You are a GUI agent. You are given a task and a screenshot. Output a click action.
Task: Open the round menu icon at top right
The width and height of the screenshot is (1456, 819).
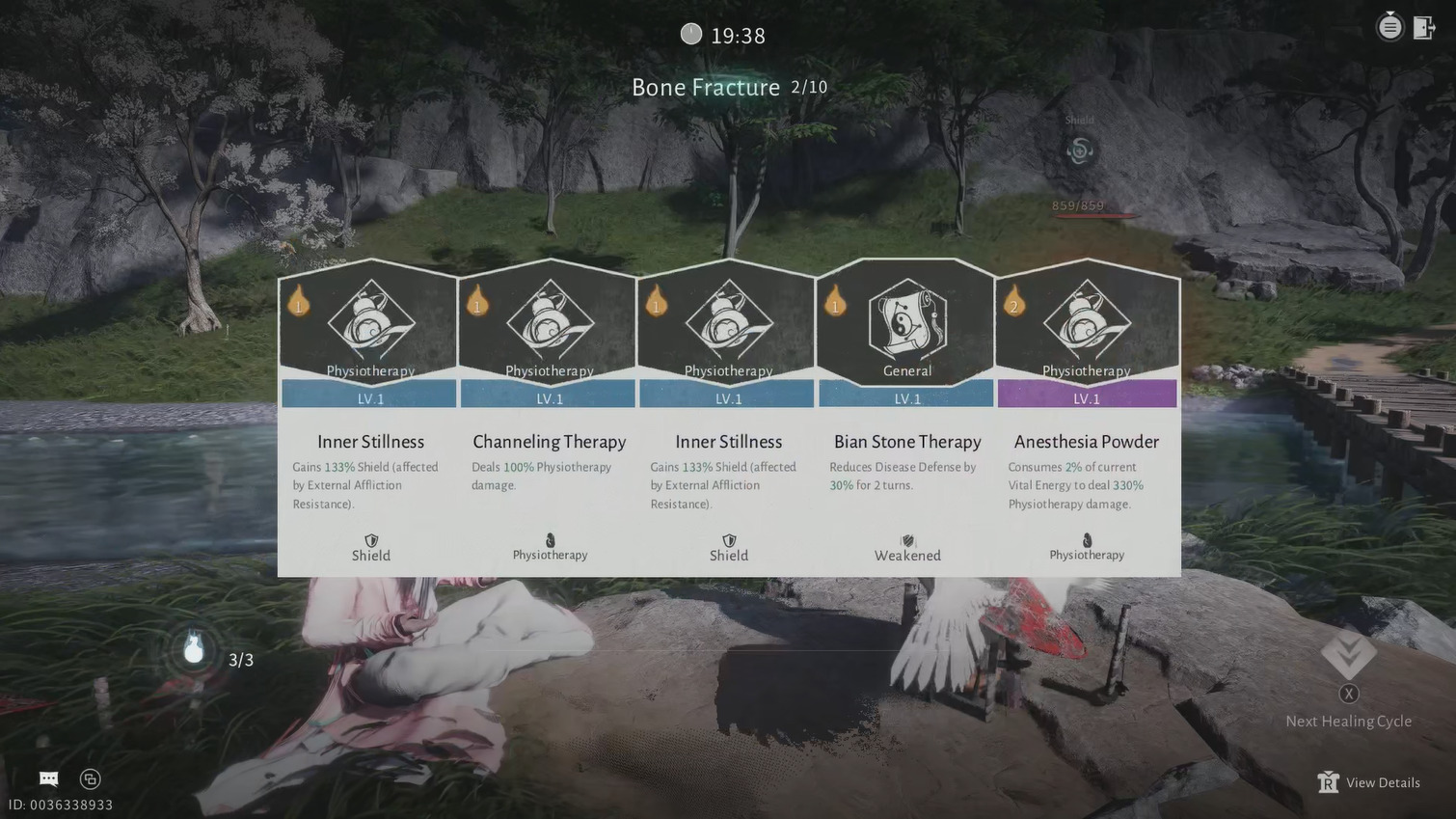coord(1389,27)
